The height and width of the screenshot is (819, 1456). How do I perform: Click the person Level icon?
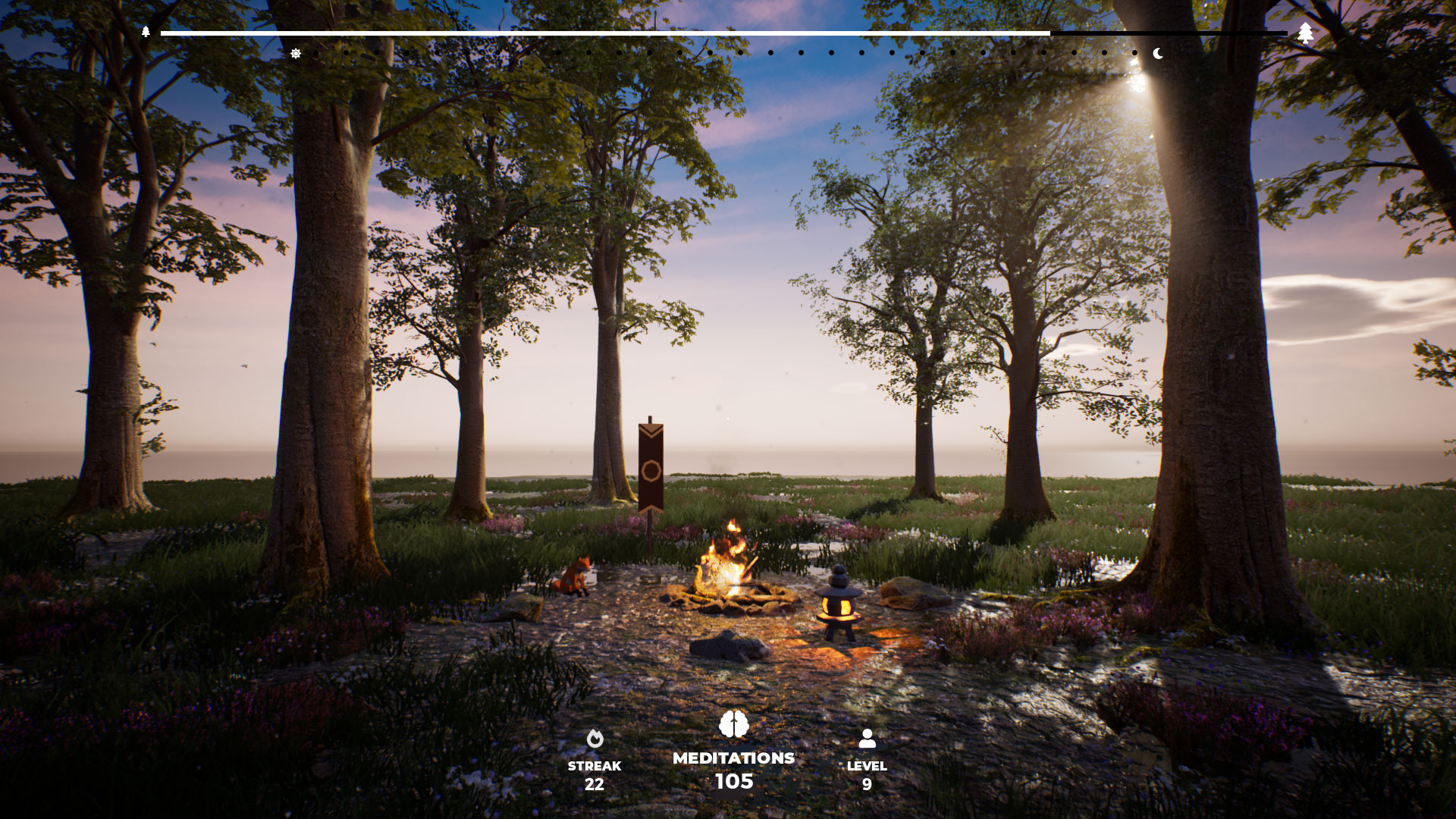[x=869, y=736]
